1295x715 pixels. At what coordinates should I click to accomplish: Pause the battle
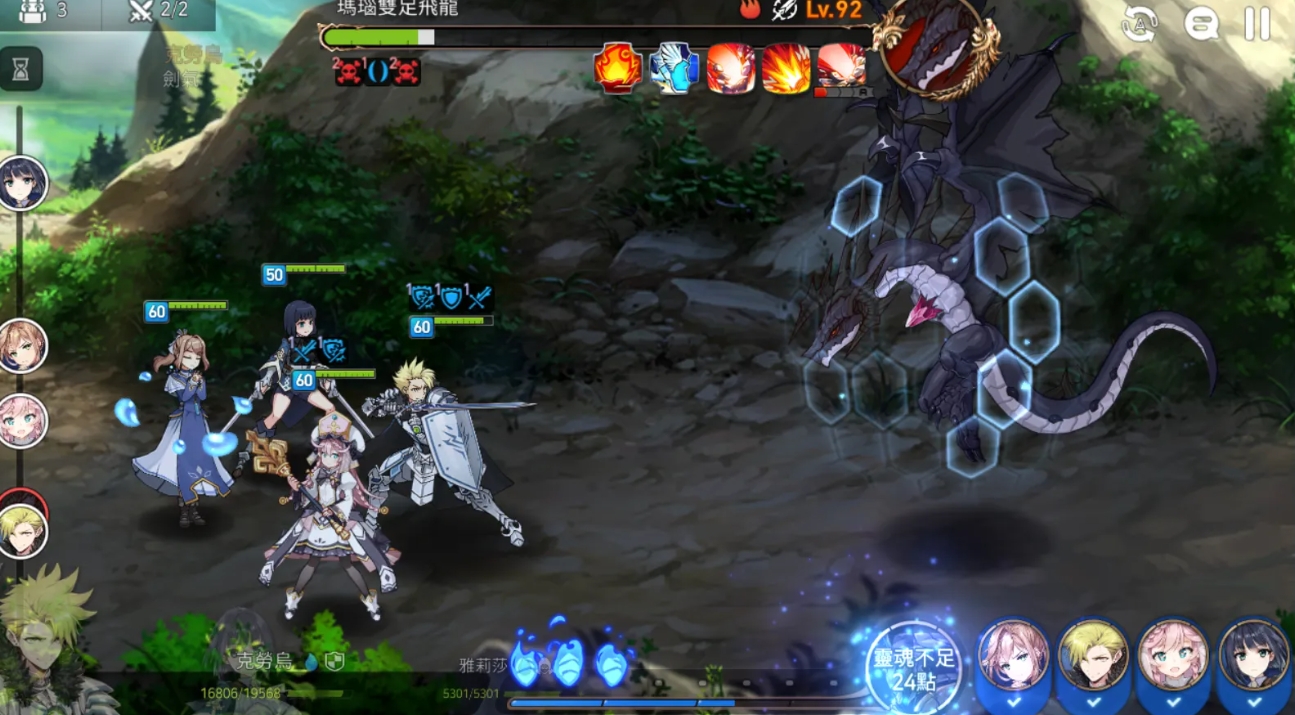coord(1257,24)
